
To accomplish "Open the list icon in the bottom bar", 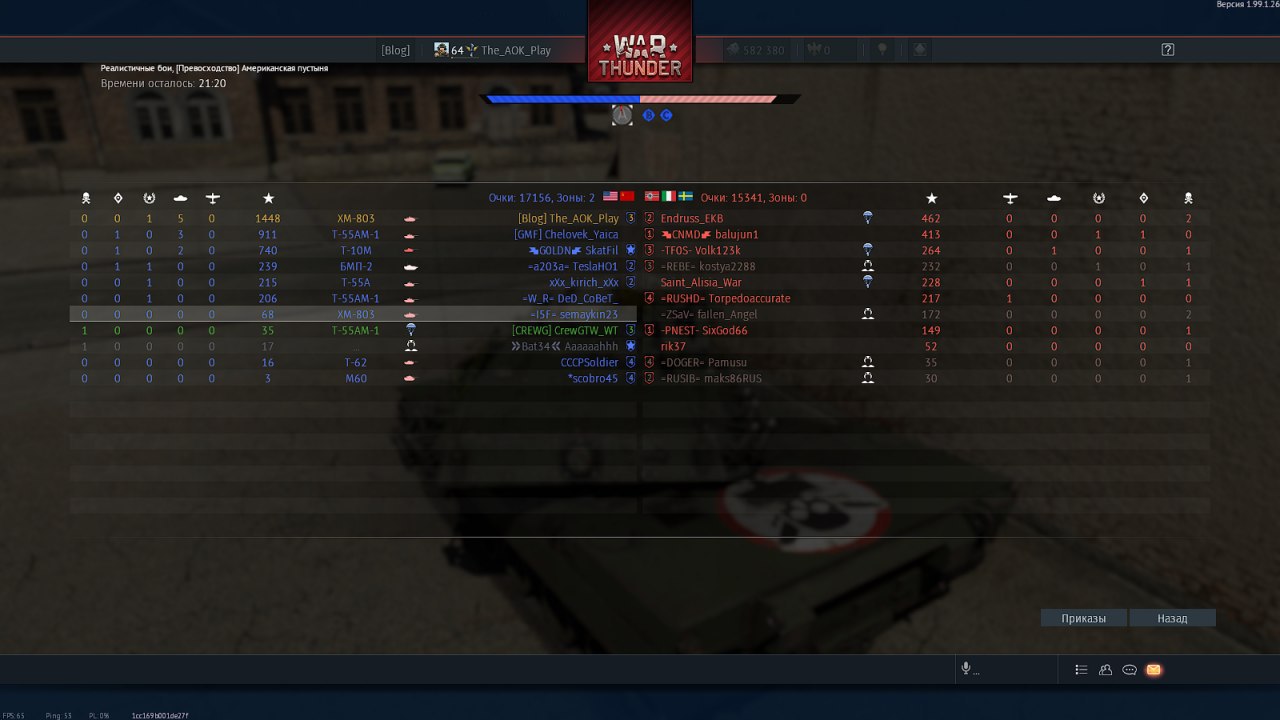I will tap(1081, 670).
